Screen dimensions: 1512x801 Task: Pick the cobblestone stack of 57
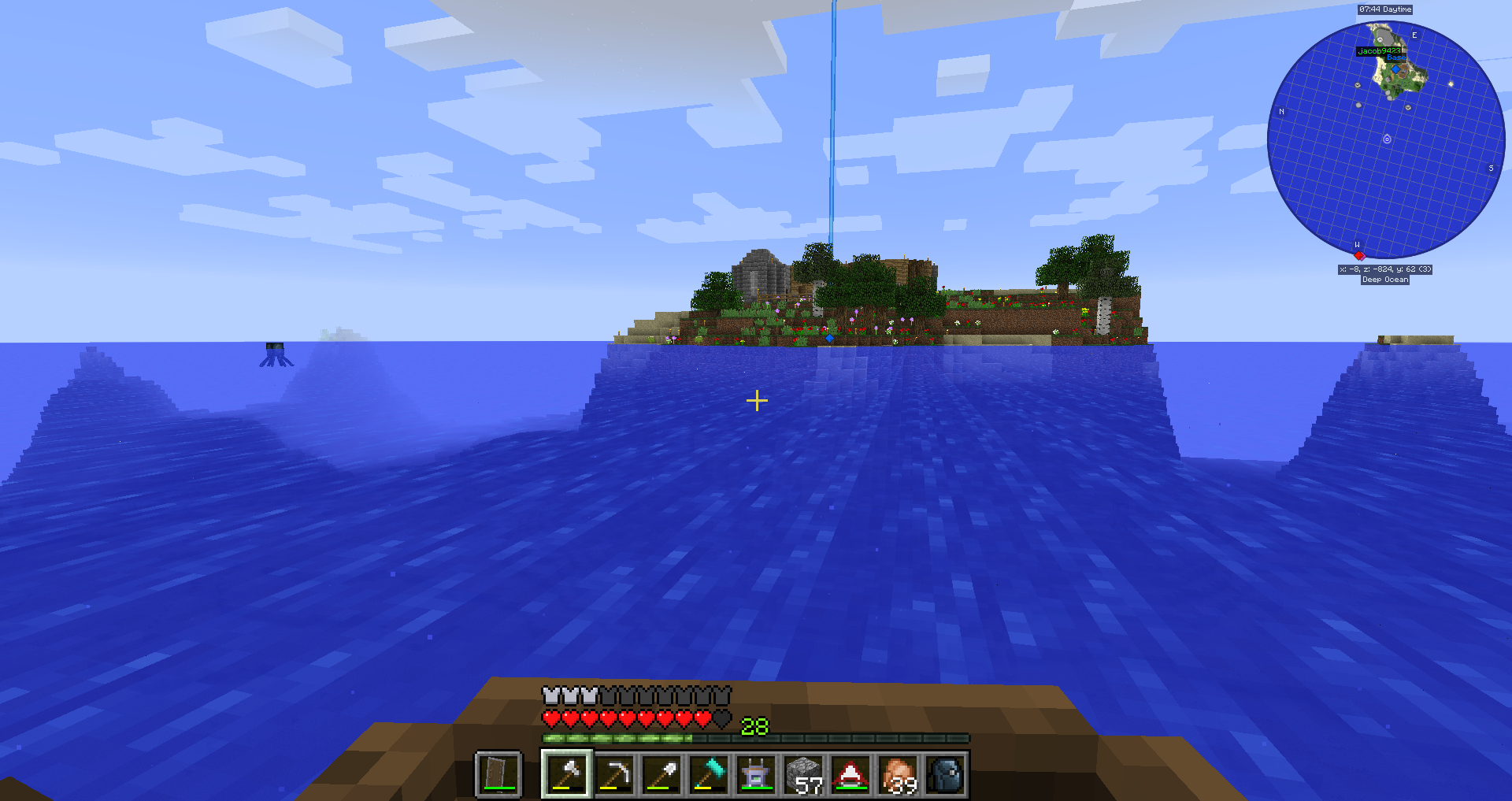(x=803, y=774)
